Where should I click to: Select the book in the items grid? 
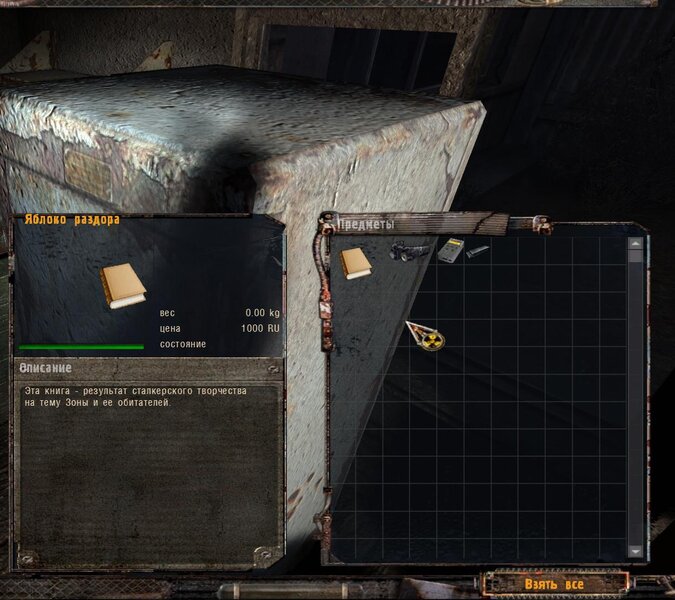tap(356, 263)
